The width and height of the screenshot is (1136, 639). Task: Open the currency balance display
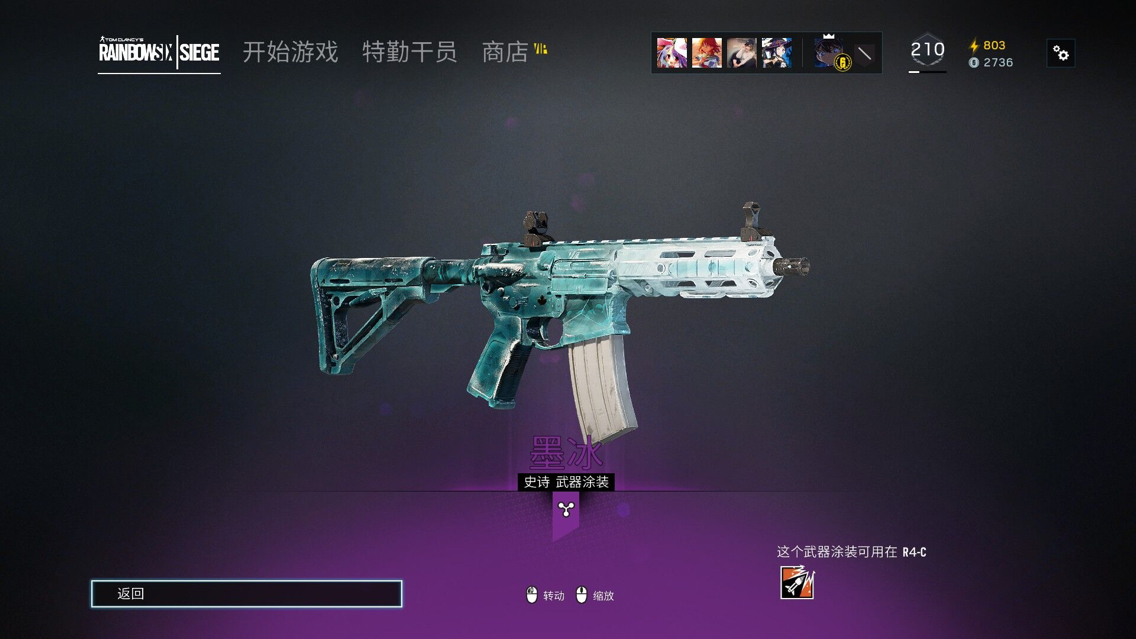tap(991, 54)
